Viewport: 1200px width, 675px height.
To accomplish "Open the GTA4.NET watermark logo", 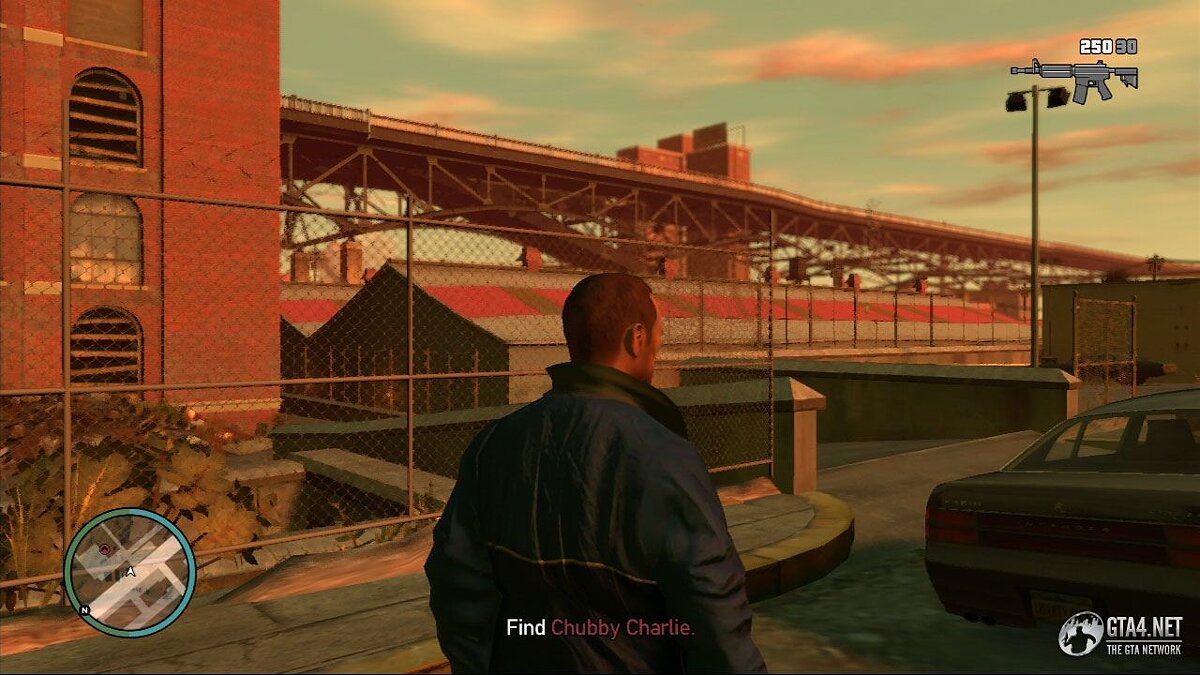I will pos(1122,633).
